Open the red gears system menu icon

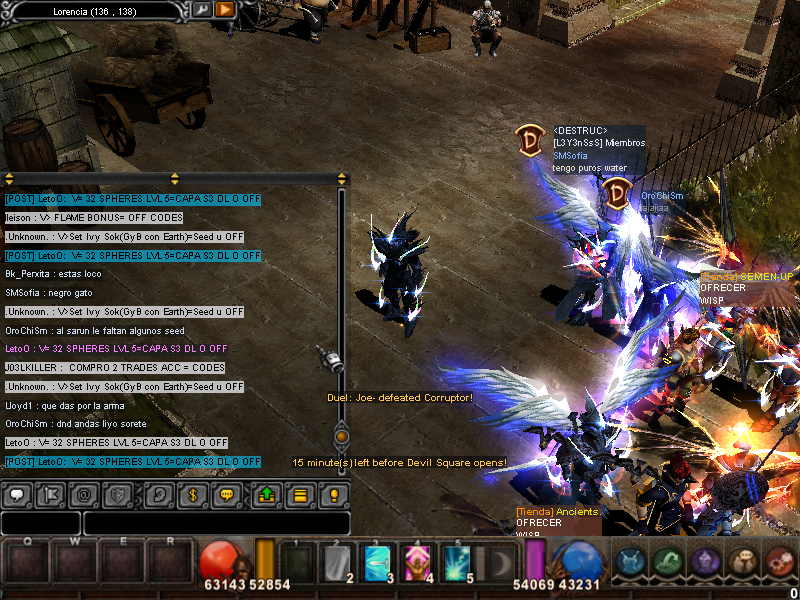[779, 562]
